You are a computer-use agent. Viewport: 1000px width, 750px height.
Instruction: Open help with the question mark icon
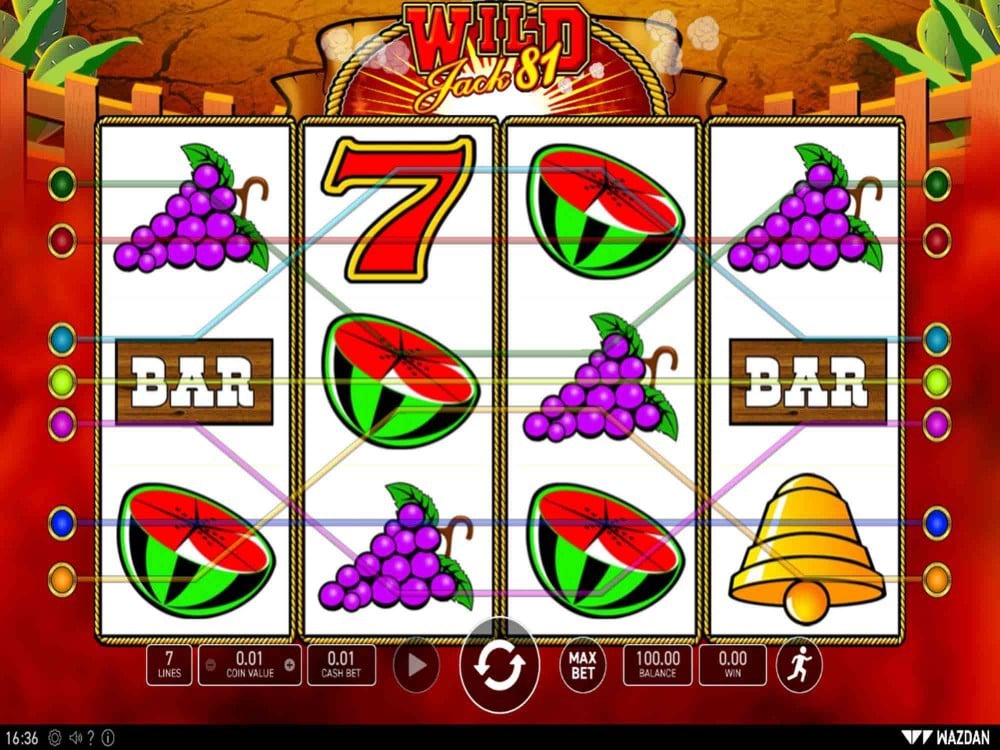[91, 738]
